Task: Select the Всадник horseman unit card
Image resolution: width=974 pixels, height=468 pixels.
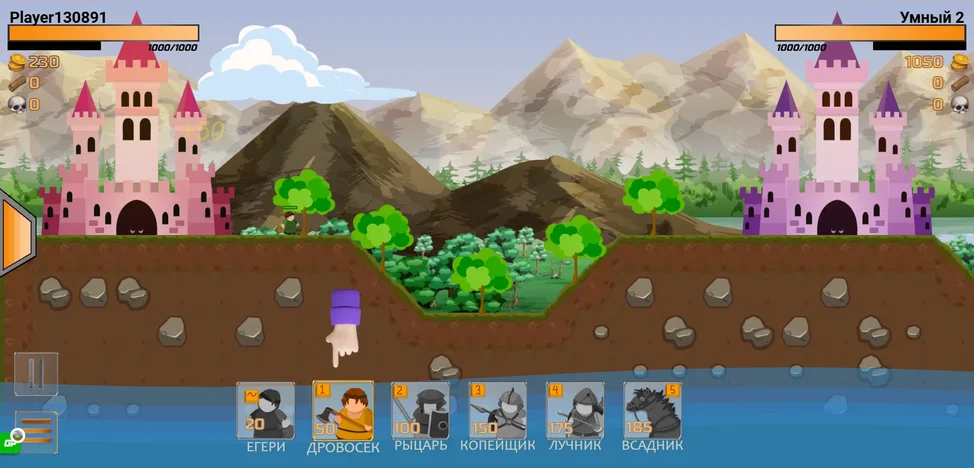Action: 653,410
